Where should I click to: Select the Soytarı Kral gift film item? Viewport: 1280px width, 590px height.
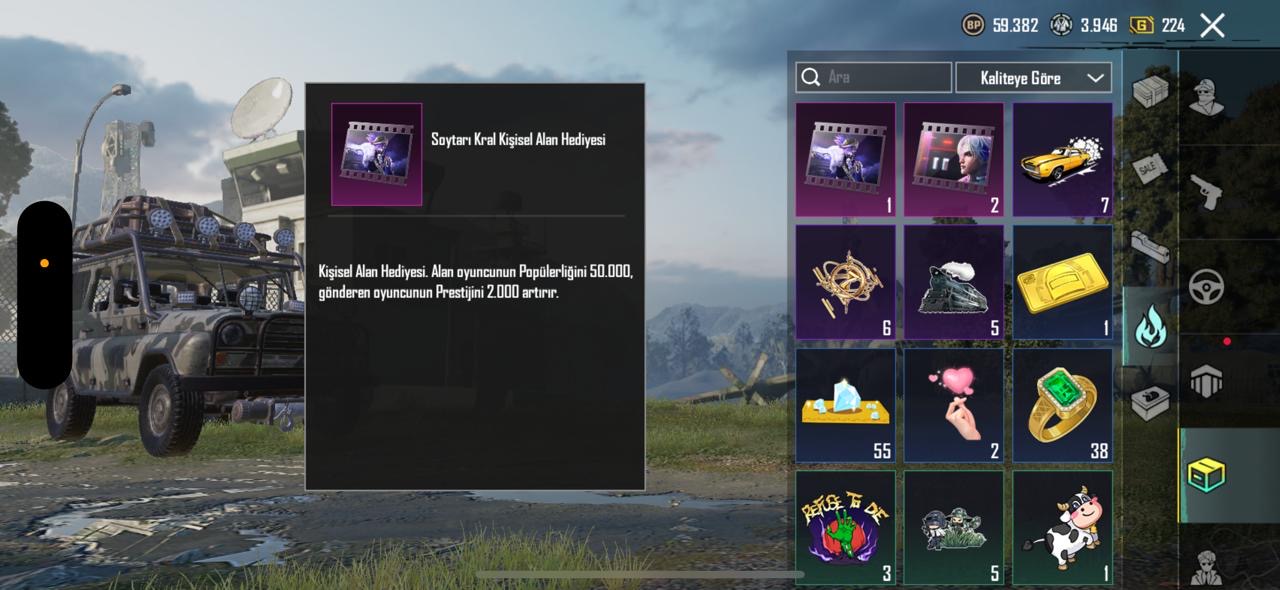click(x=845, y=160)
